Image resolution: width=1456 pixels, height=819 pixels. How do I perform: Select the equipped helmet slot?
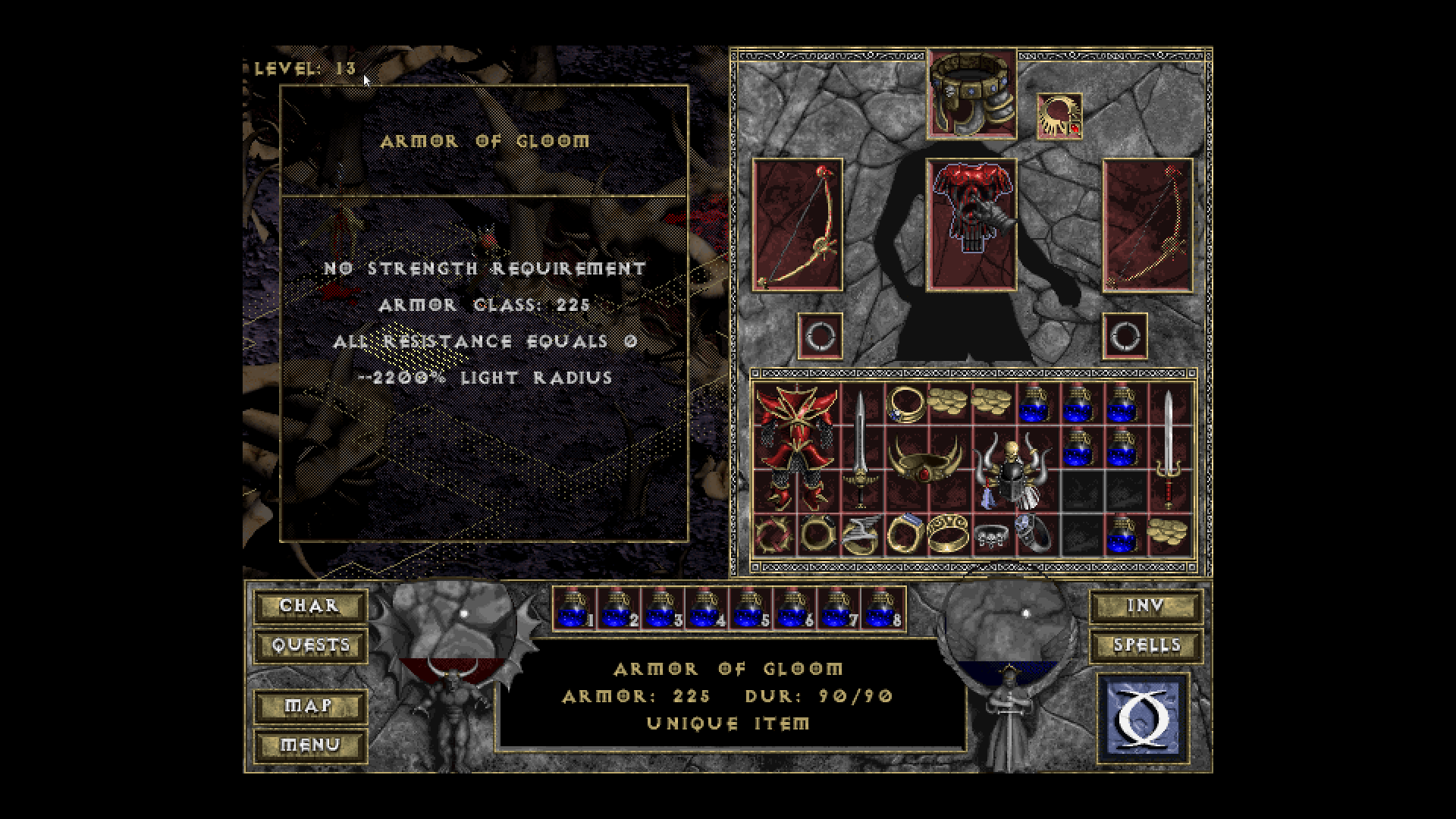[x=972, y=93]
